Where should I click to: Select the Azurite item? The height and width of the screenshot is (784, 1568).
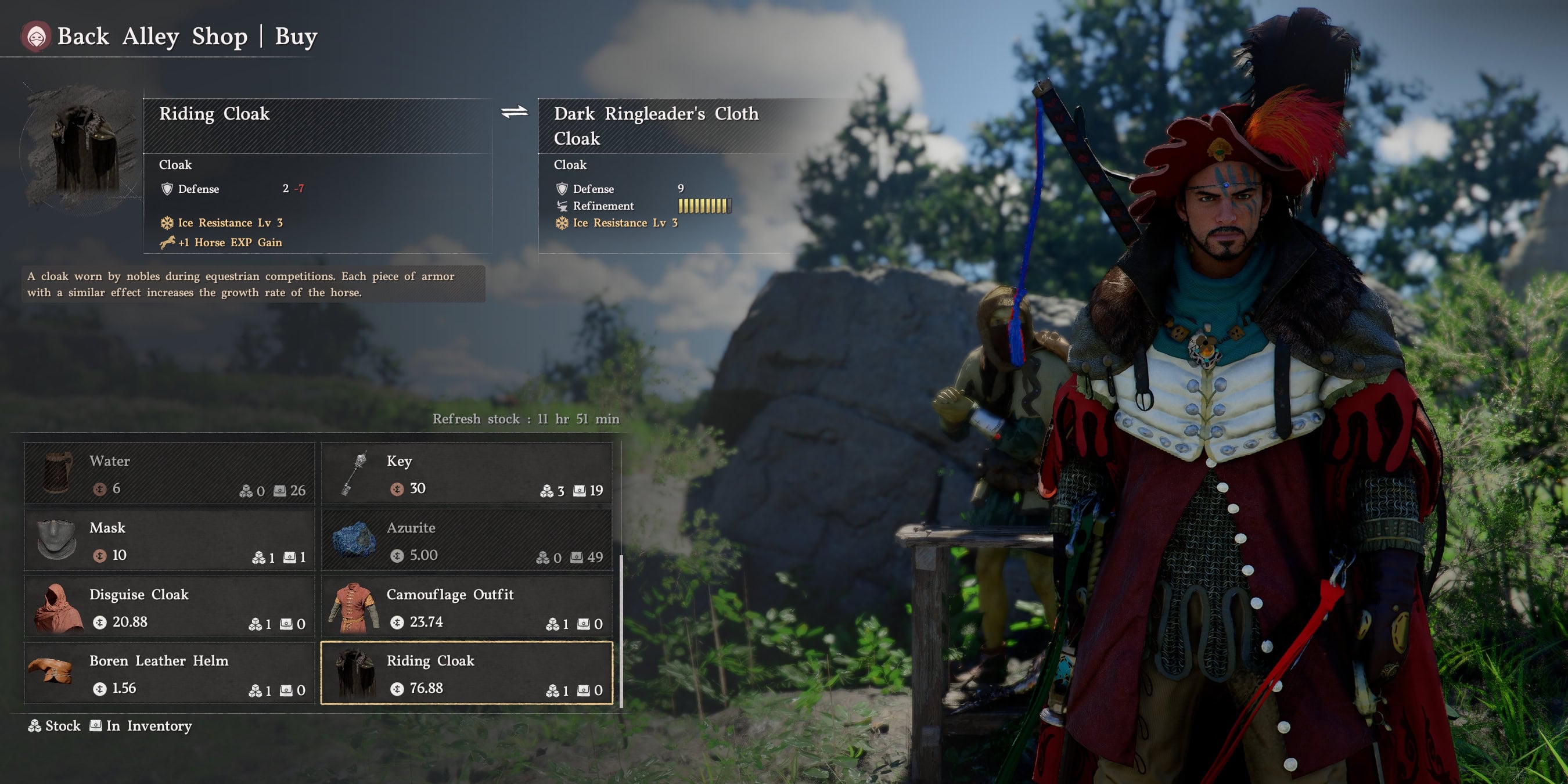click(466, 541)
